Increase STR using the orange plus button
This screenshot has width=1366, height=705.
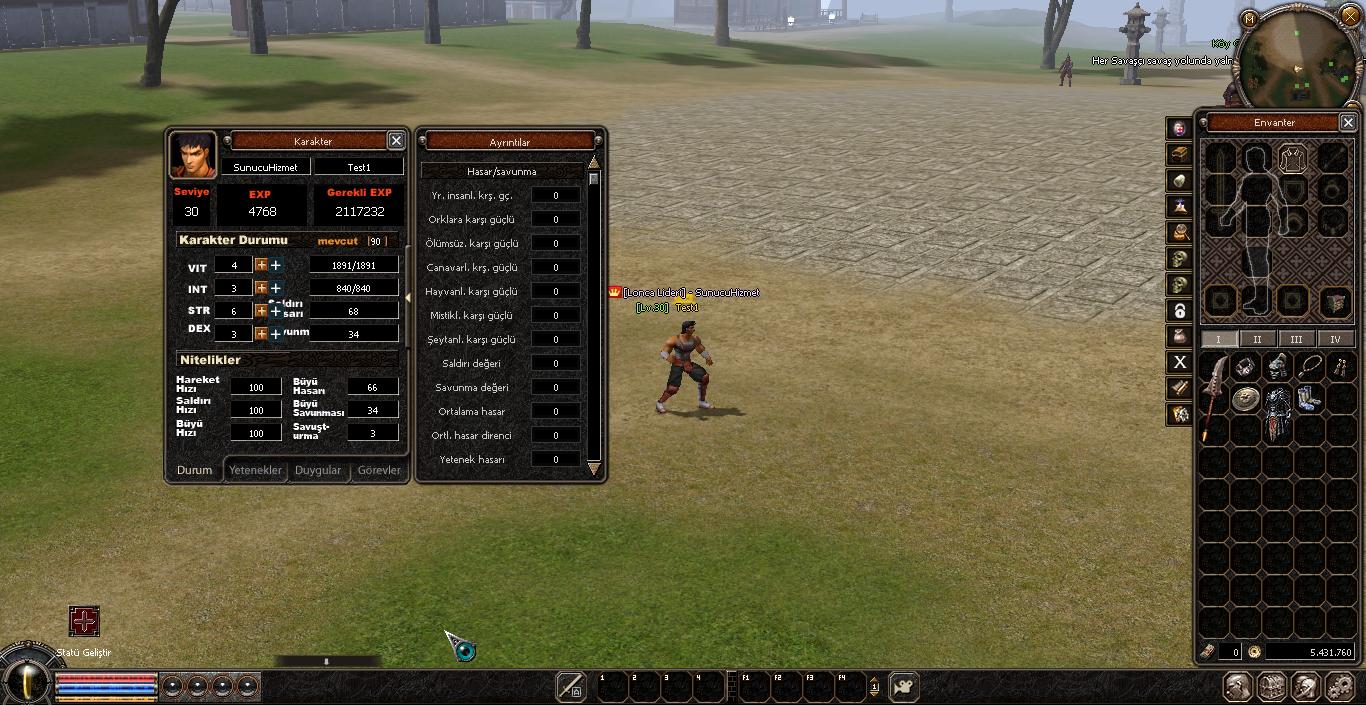point(261,311)
